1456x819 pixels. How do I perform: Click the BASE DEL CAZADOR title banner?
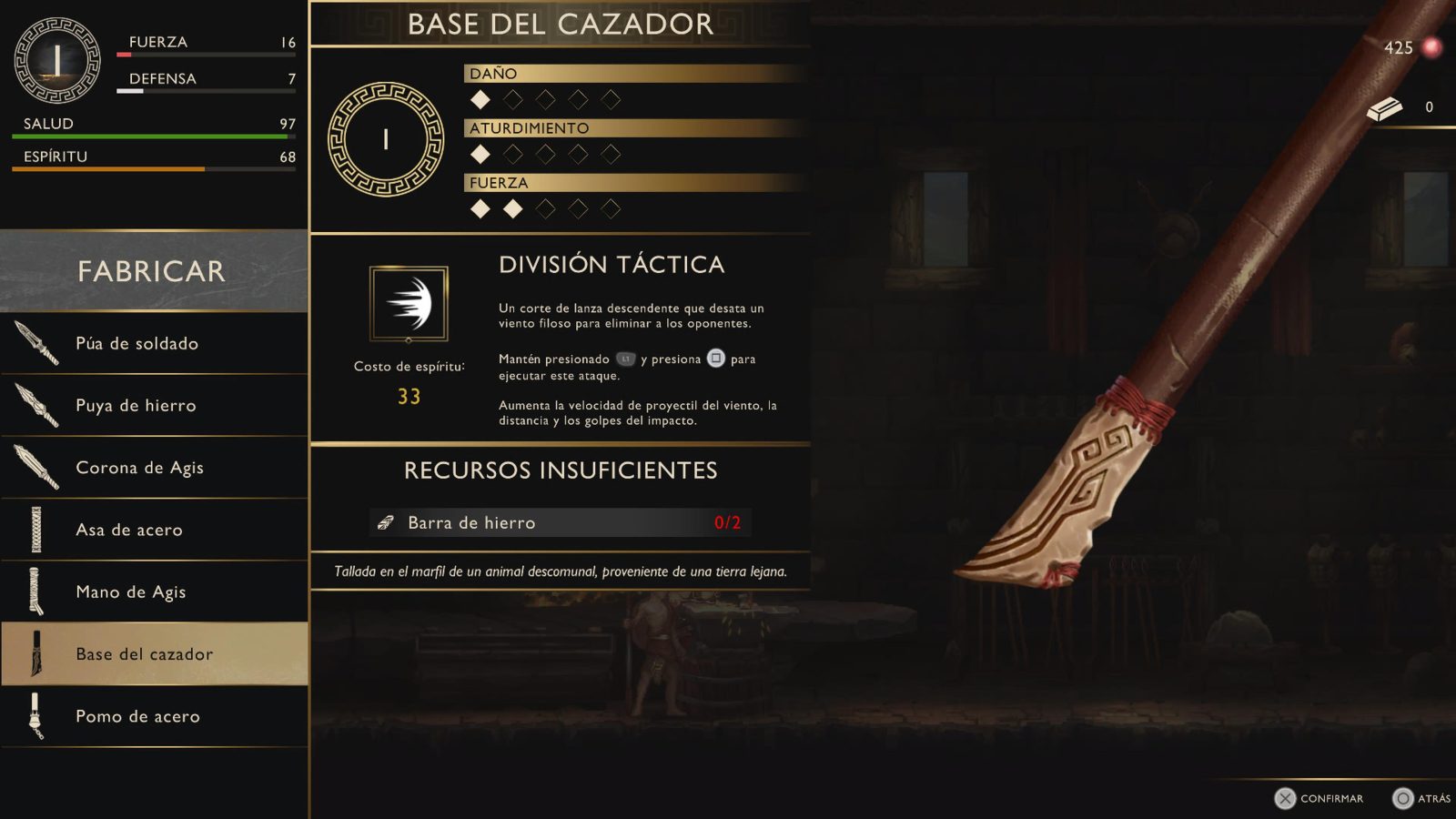(561, 25)
